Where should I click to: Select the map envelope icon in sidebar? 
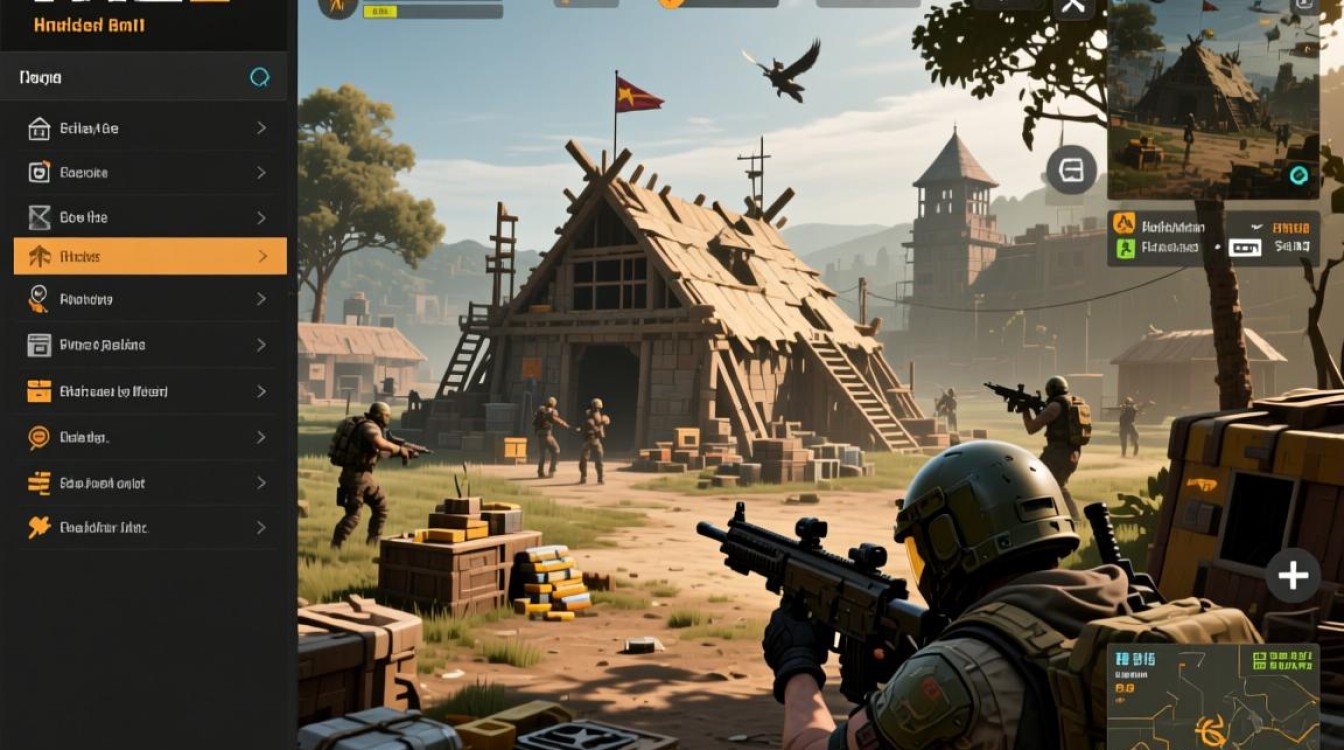[x=38, y=217]
